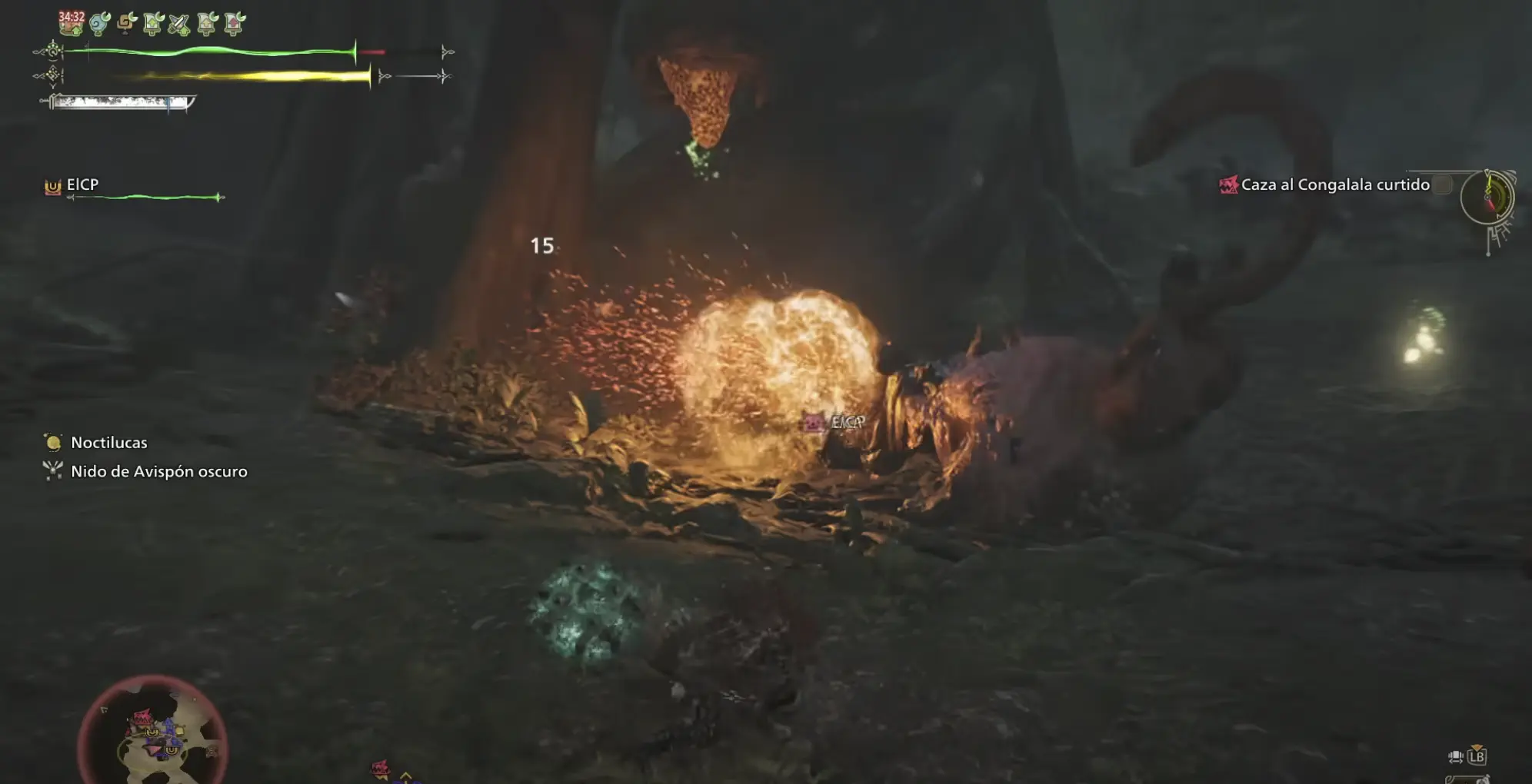Click the Nido de Avispón oscuro hornet icon

pos(52,470)
